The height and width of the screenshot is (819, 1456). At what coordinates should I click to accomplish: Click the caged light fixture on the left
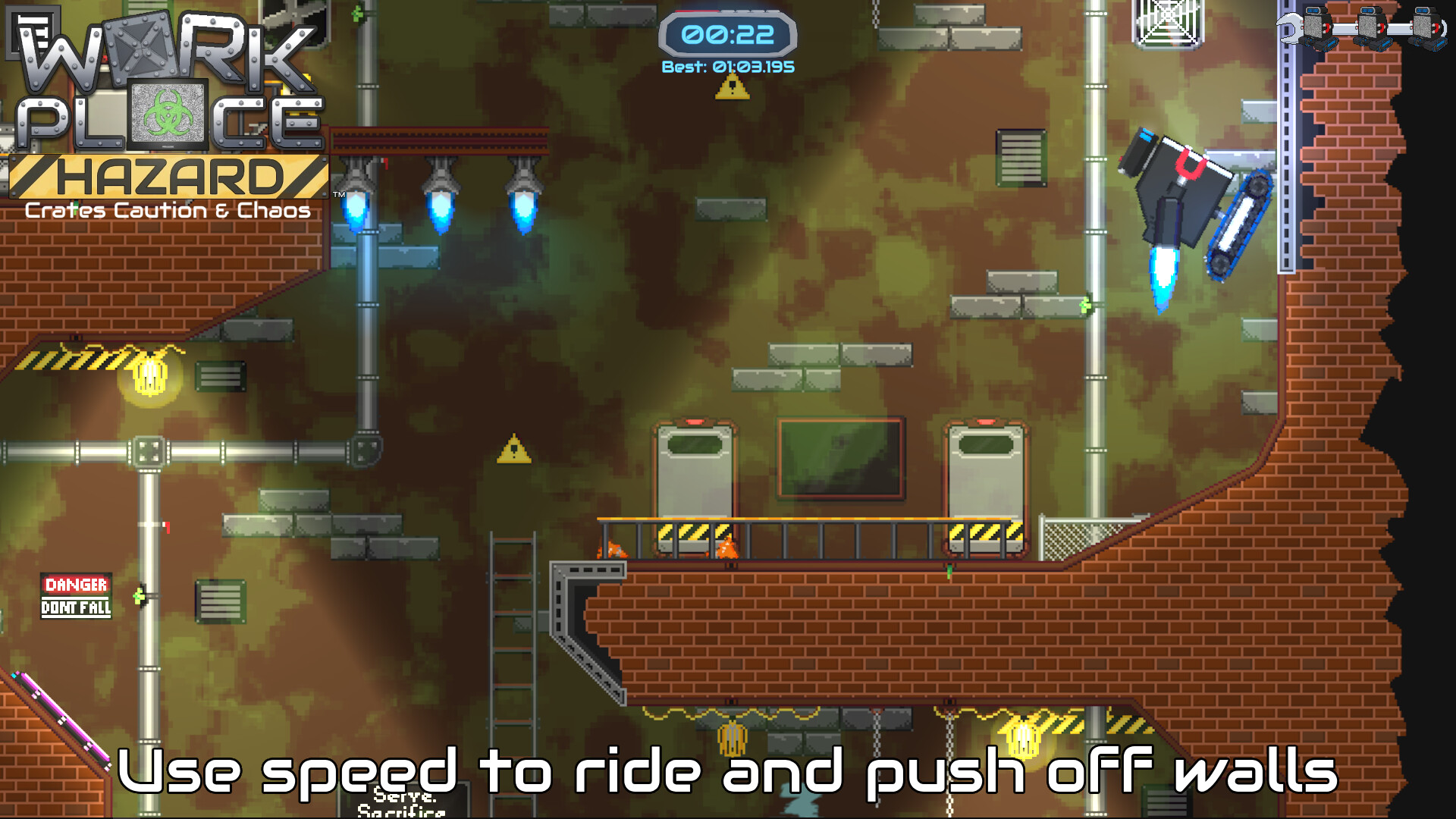pyautogui.click(x=152, y=373)
